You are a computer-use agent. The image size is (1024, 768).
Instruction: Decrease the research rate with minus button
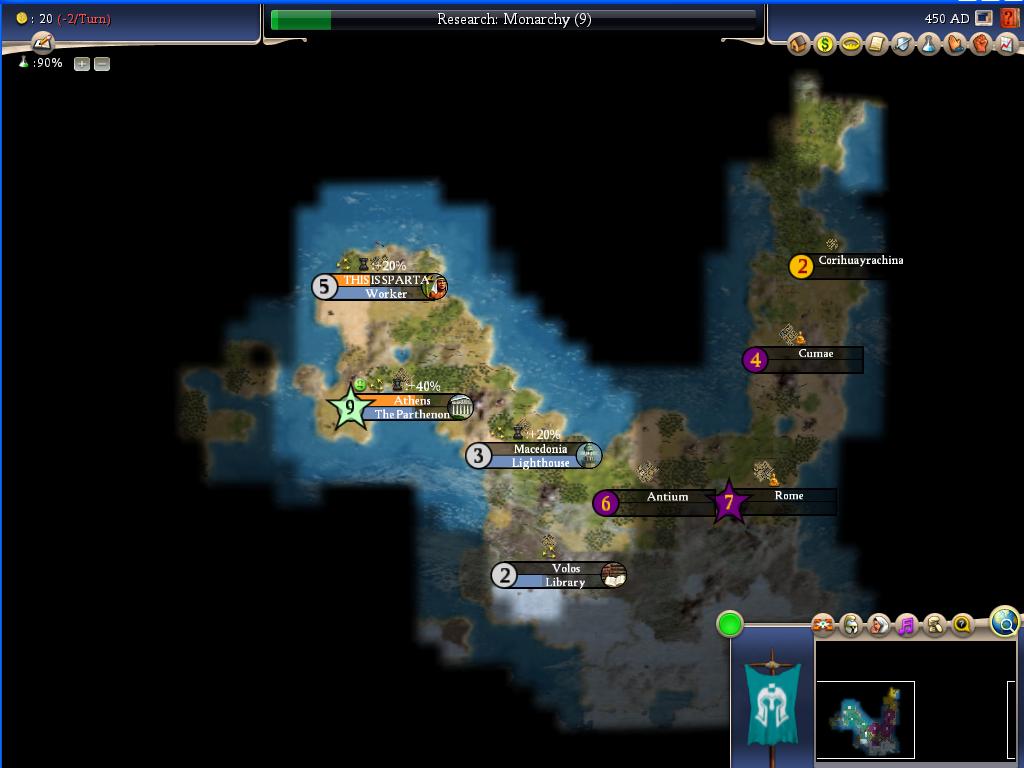click(x=101, y=63)
